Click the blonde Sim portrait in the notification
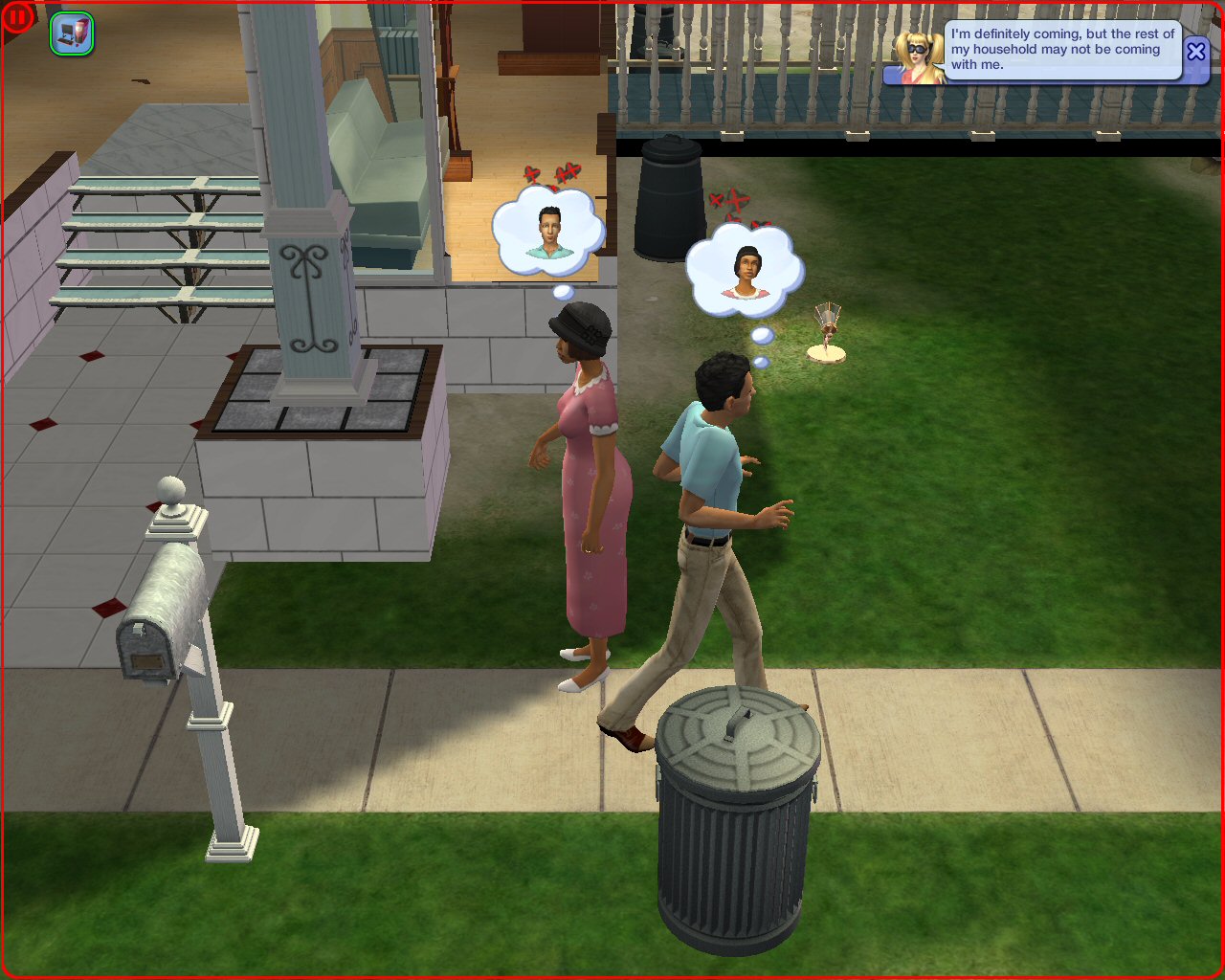The height and width of the screenshot is (980, 1225). click(x=921, y=57)
